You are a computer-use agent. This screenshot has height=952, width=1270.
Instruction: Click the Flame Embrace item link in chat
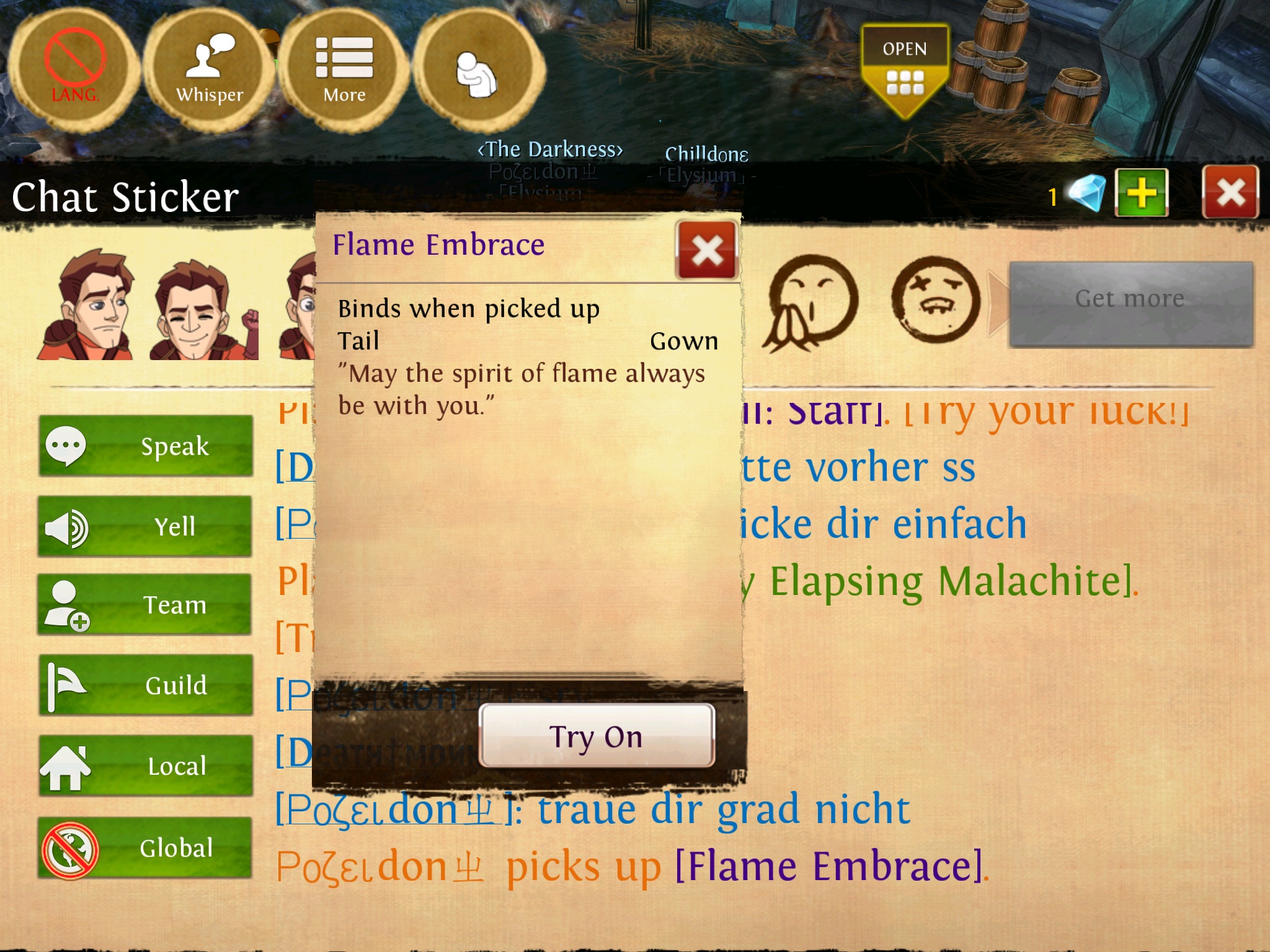pos(828,866)
